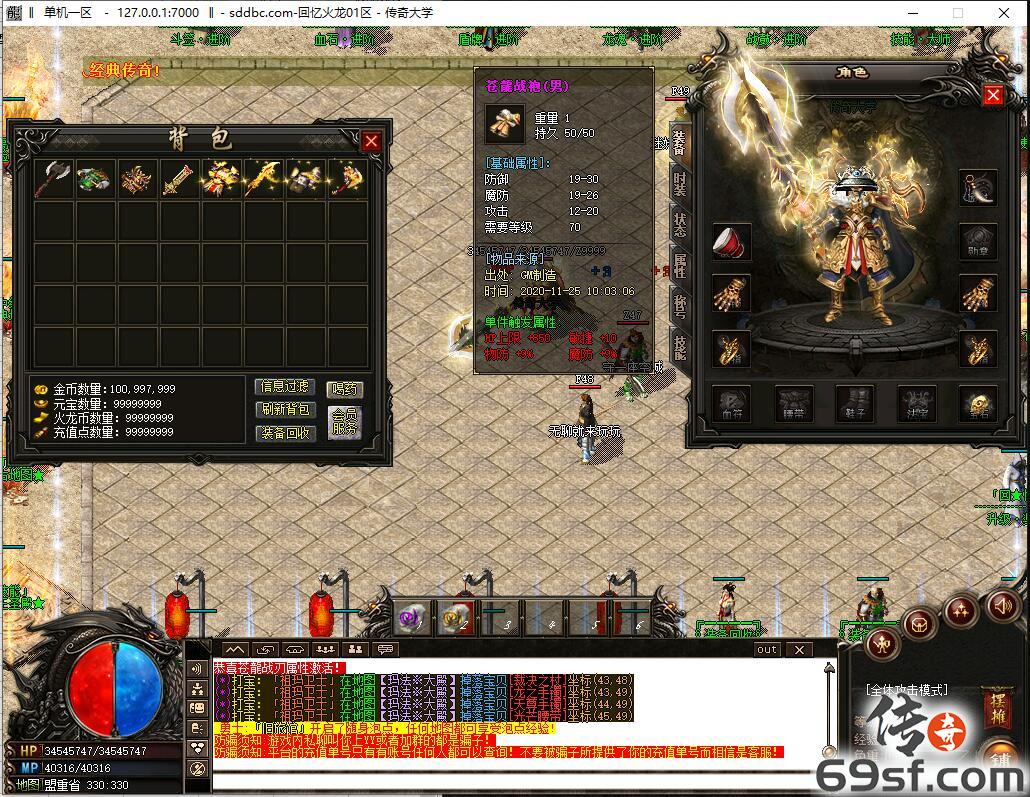Viewport: 1030px width, 797px height.
Task: Open 装备回收 equipment recycling
Action: (x=286, y=433)
